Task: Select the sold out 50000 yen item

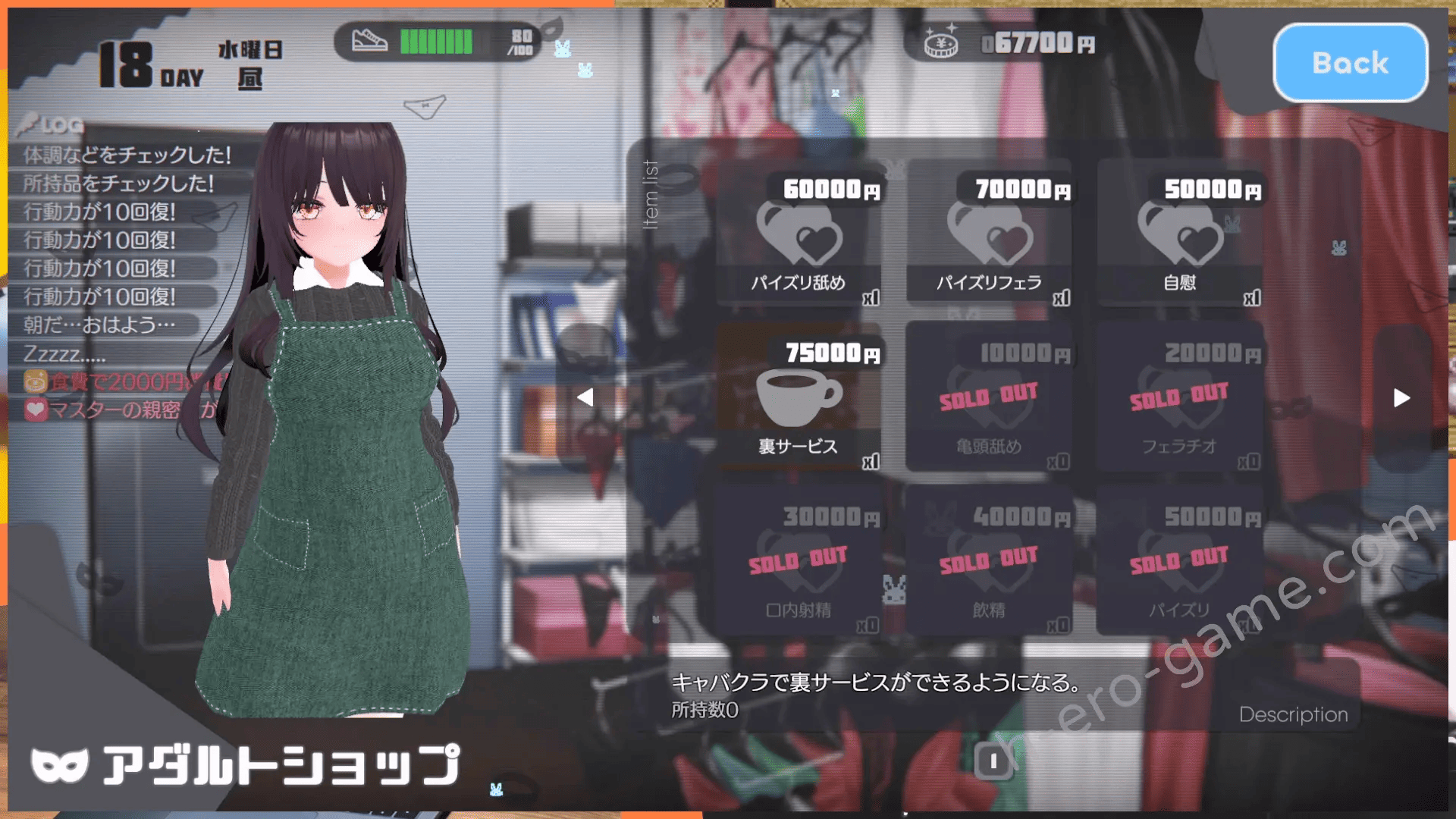Action: coord(1180,561)
